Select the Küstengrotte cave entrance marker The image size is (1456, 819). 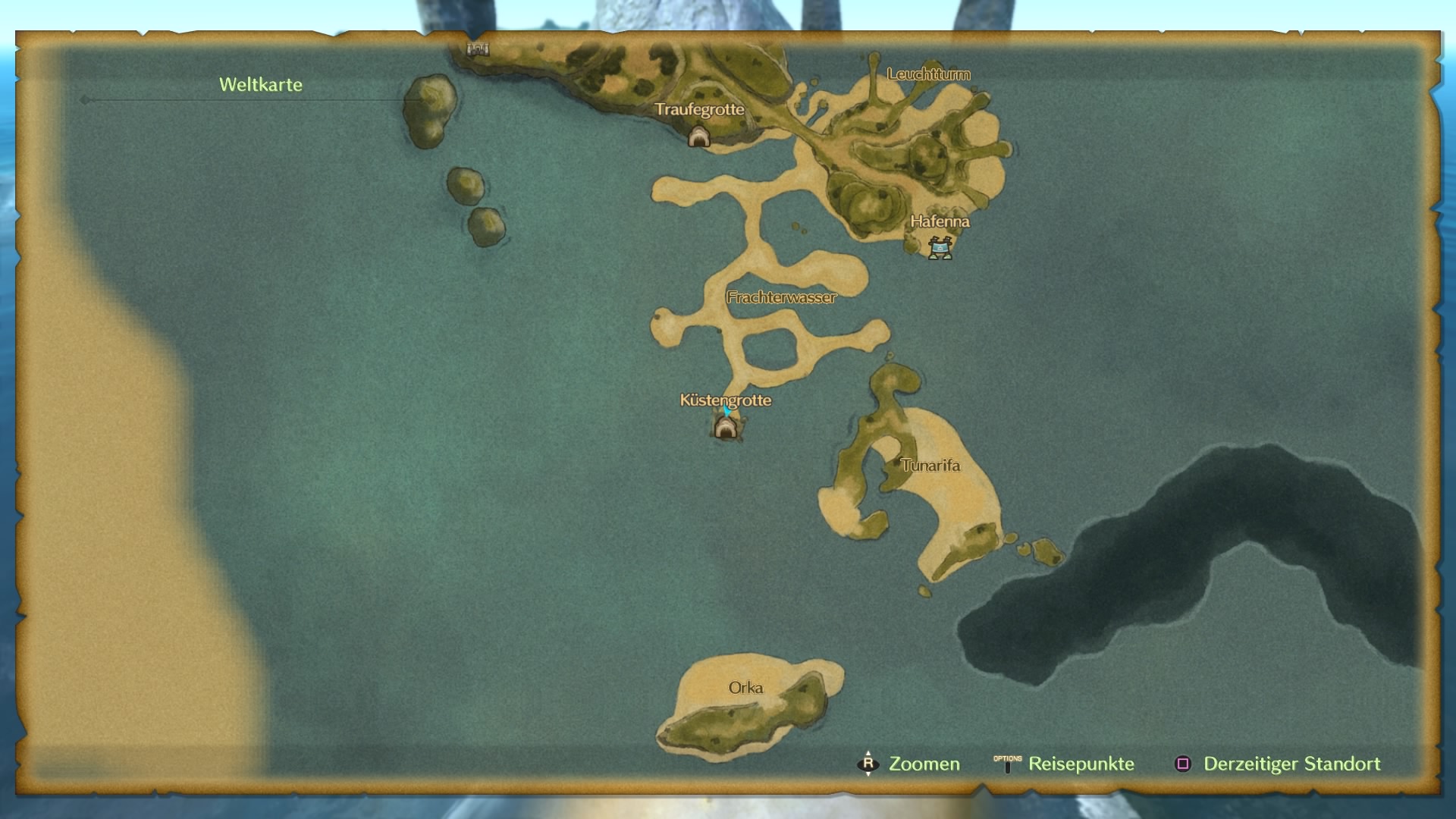pyautogui.click(x=726, y=428)
